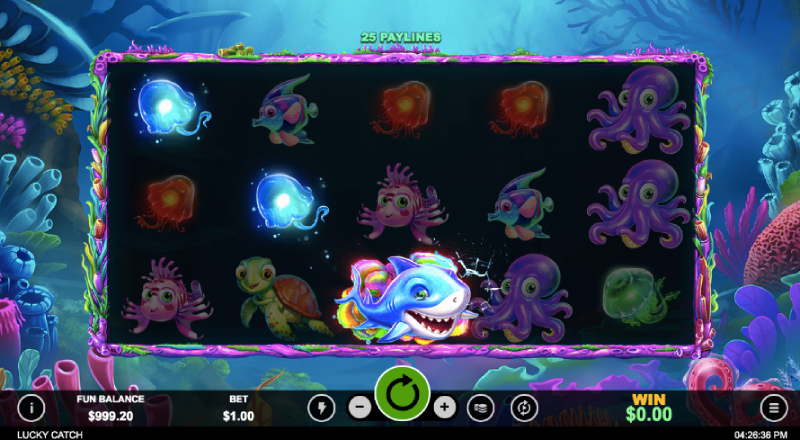Spin the reels with the green button
The height and width of the screenshot is (440, 800).
click(402, 396)
